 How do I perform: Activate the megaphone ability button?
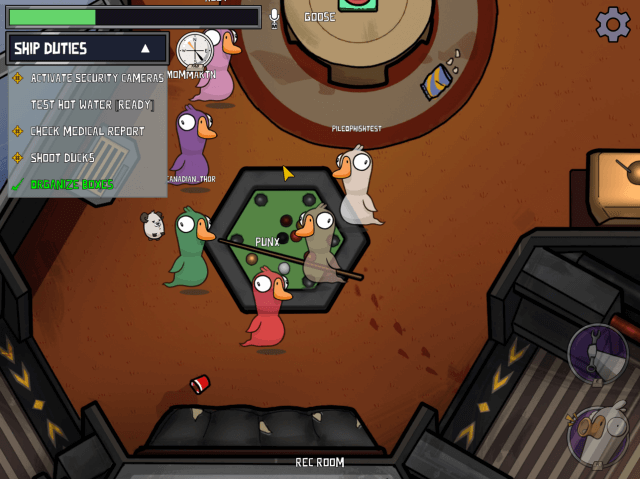(597, 355)
